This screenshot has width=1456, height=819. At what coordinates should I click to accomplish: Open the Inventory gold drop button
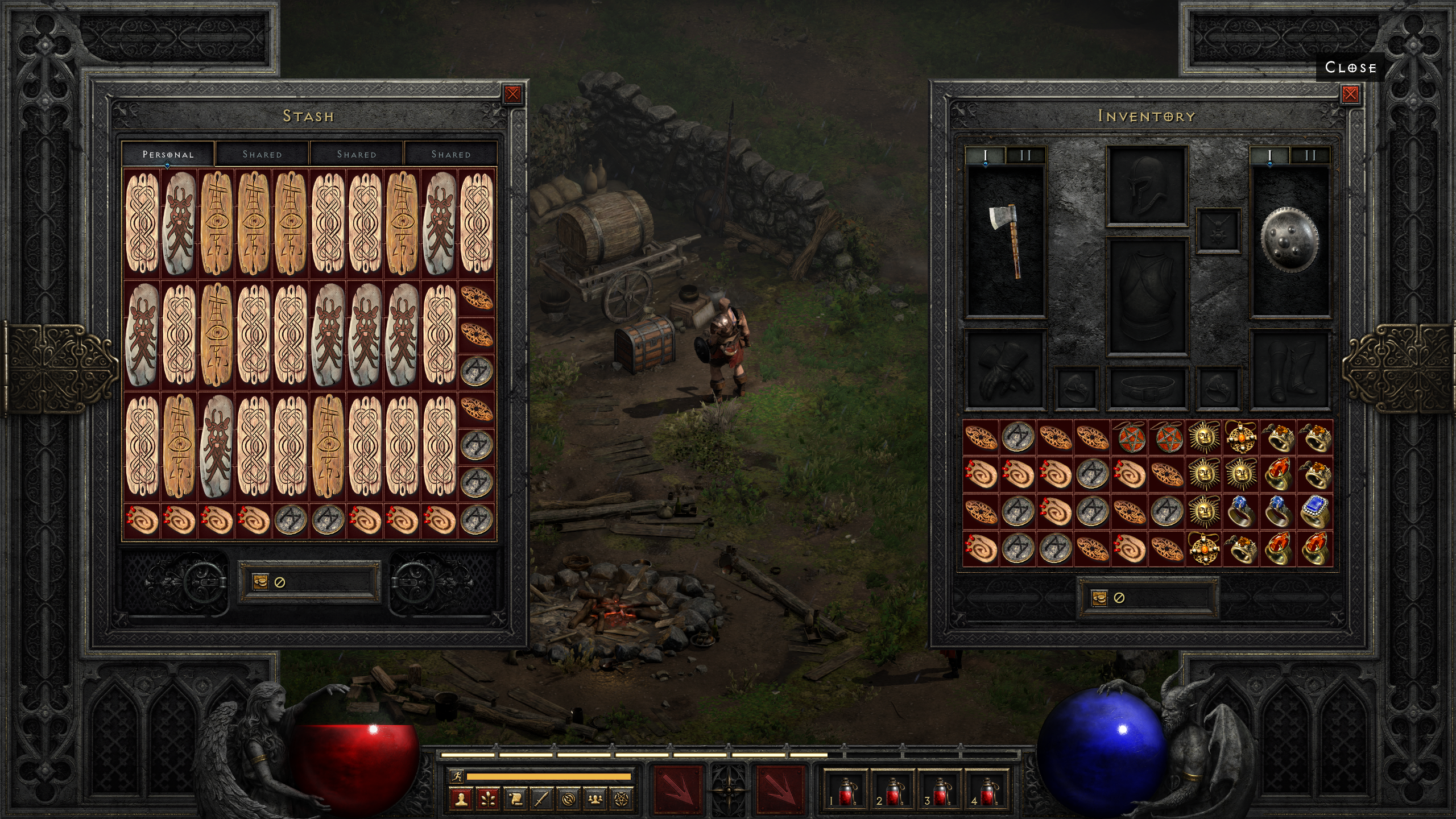click(x=1099, y=598)
